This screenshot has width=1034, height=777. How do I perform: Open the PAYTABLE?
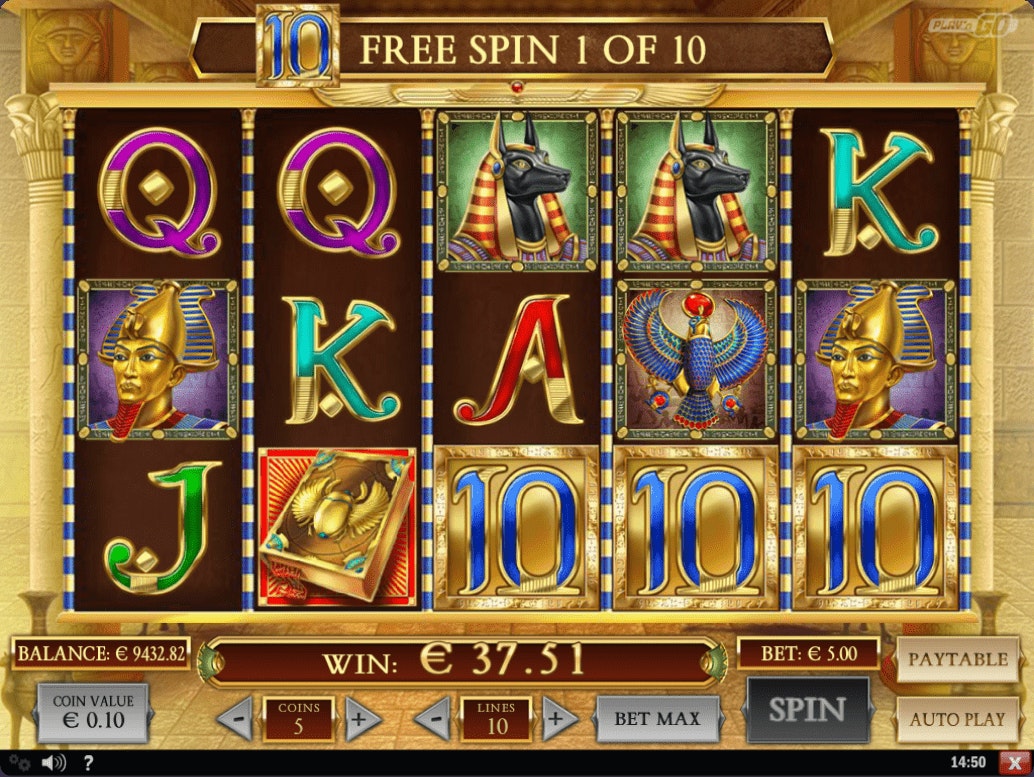click(957, 660)
